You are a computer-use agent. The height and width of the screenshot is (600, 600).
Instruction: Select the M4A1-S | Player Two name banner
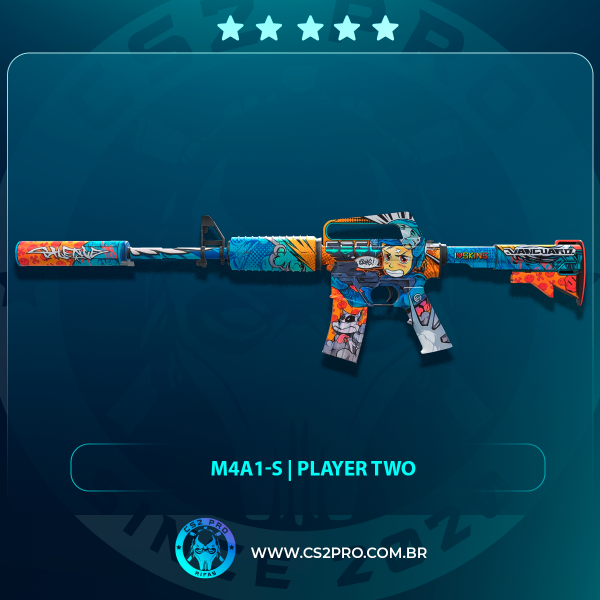click(x=307, y=468)
